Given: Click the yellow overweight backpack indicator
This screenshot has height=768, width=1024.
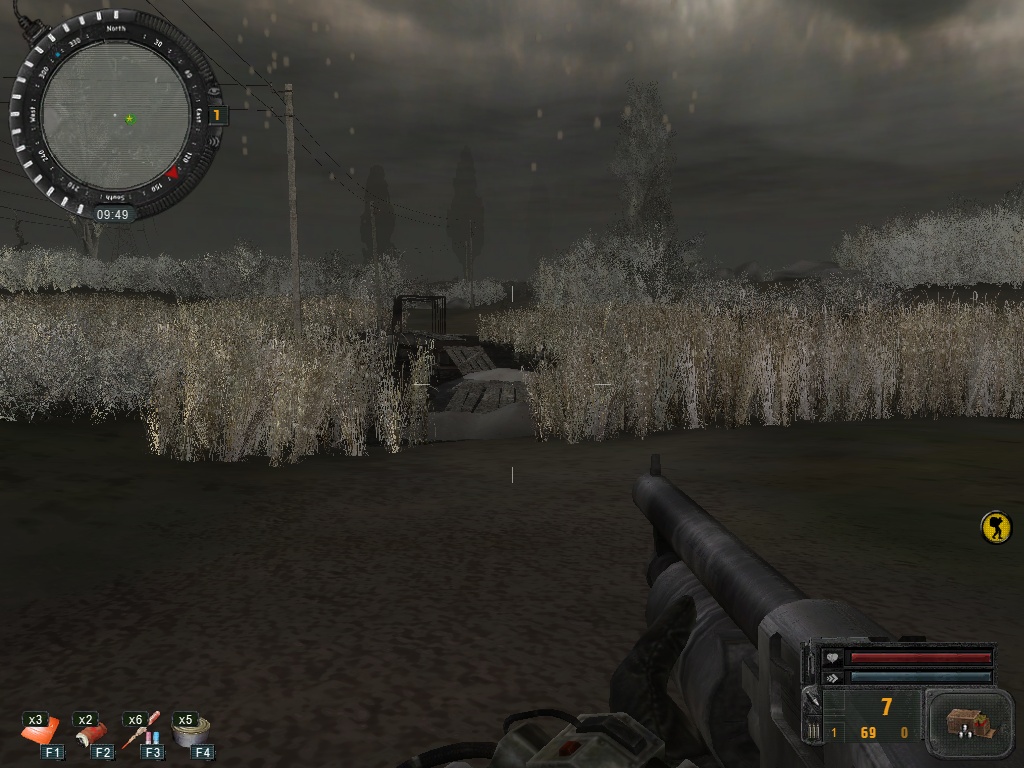Looking at the screenshot, I should click(x=996, y=527).
